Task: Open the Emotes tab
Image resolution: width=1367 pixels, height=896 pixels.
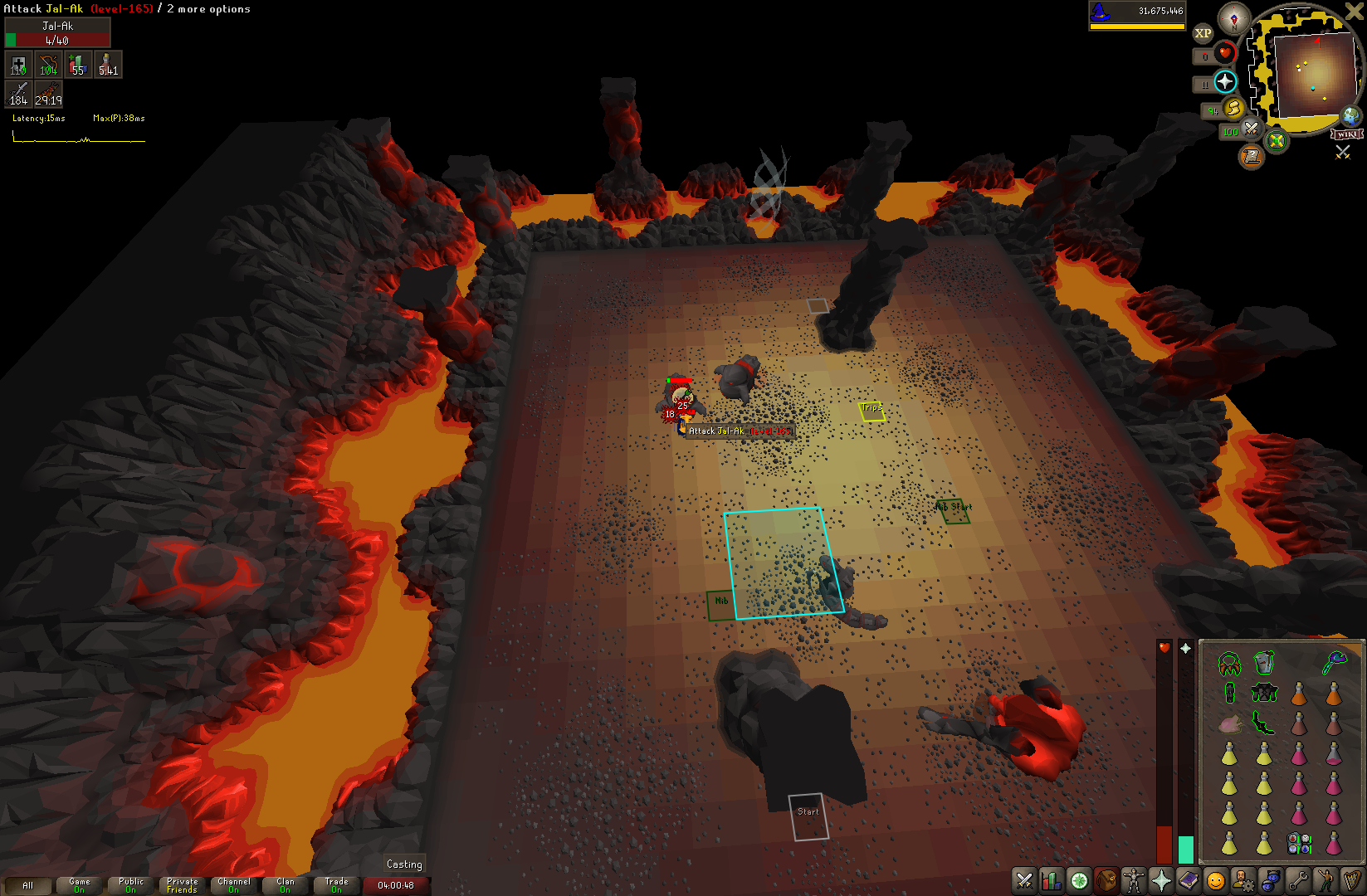Action: point(1326,880)
